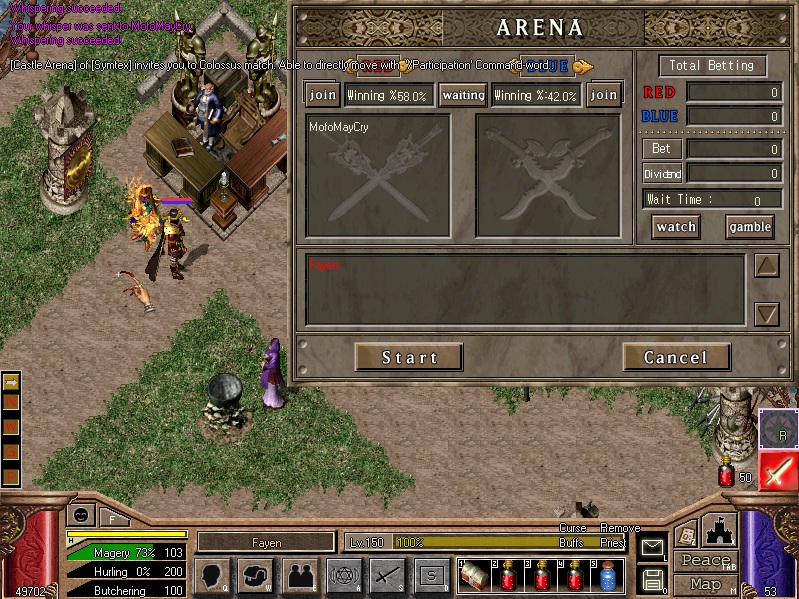Watch the arena match
The height and width of the screenshot is (599, 799).
676,227
